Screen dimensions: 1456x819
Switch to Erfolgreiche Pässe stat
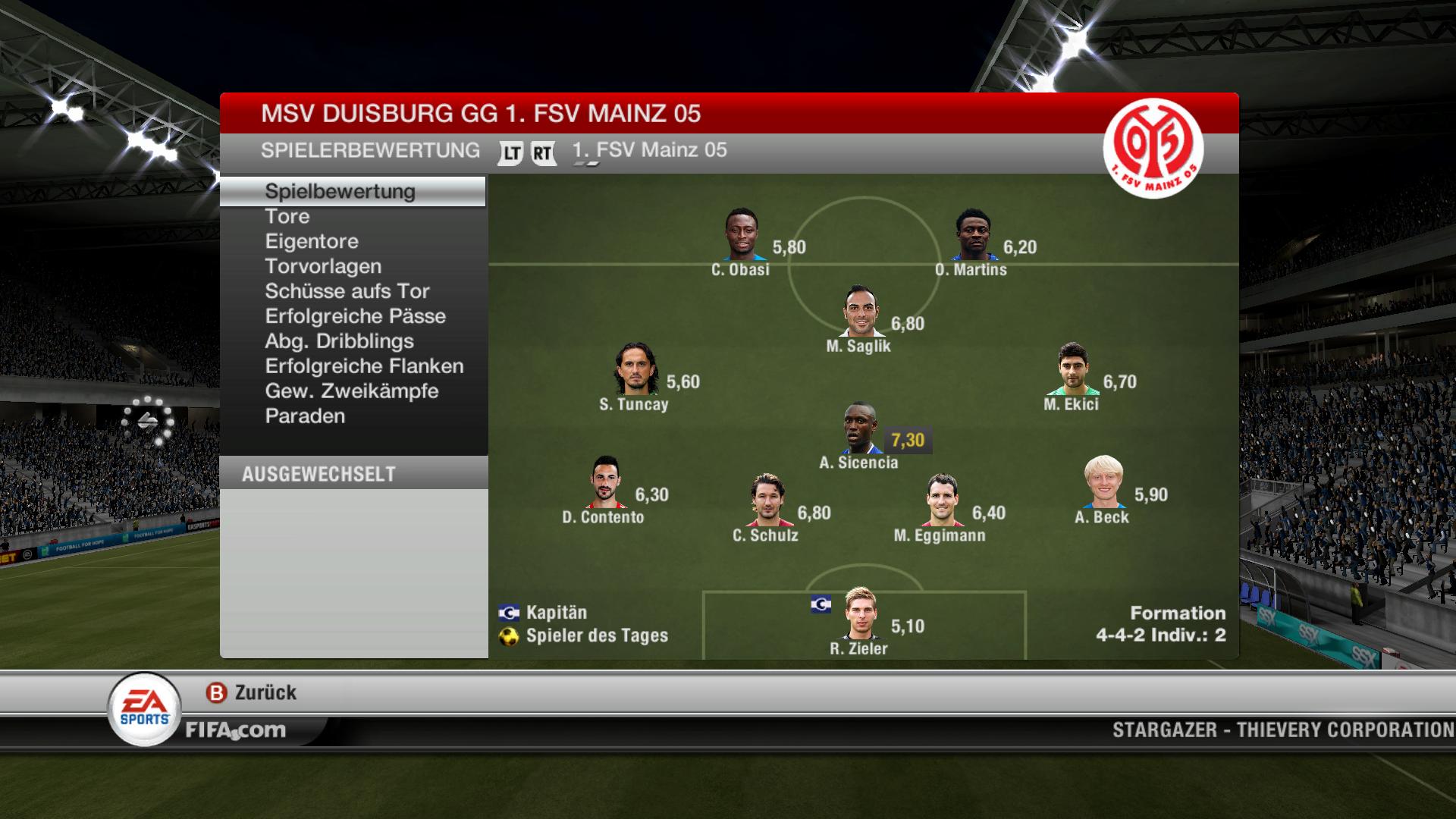(x=355, y=316)
